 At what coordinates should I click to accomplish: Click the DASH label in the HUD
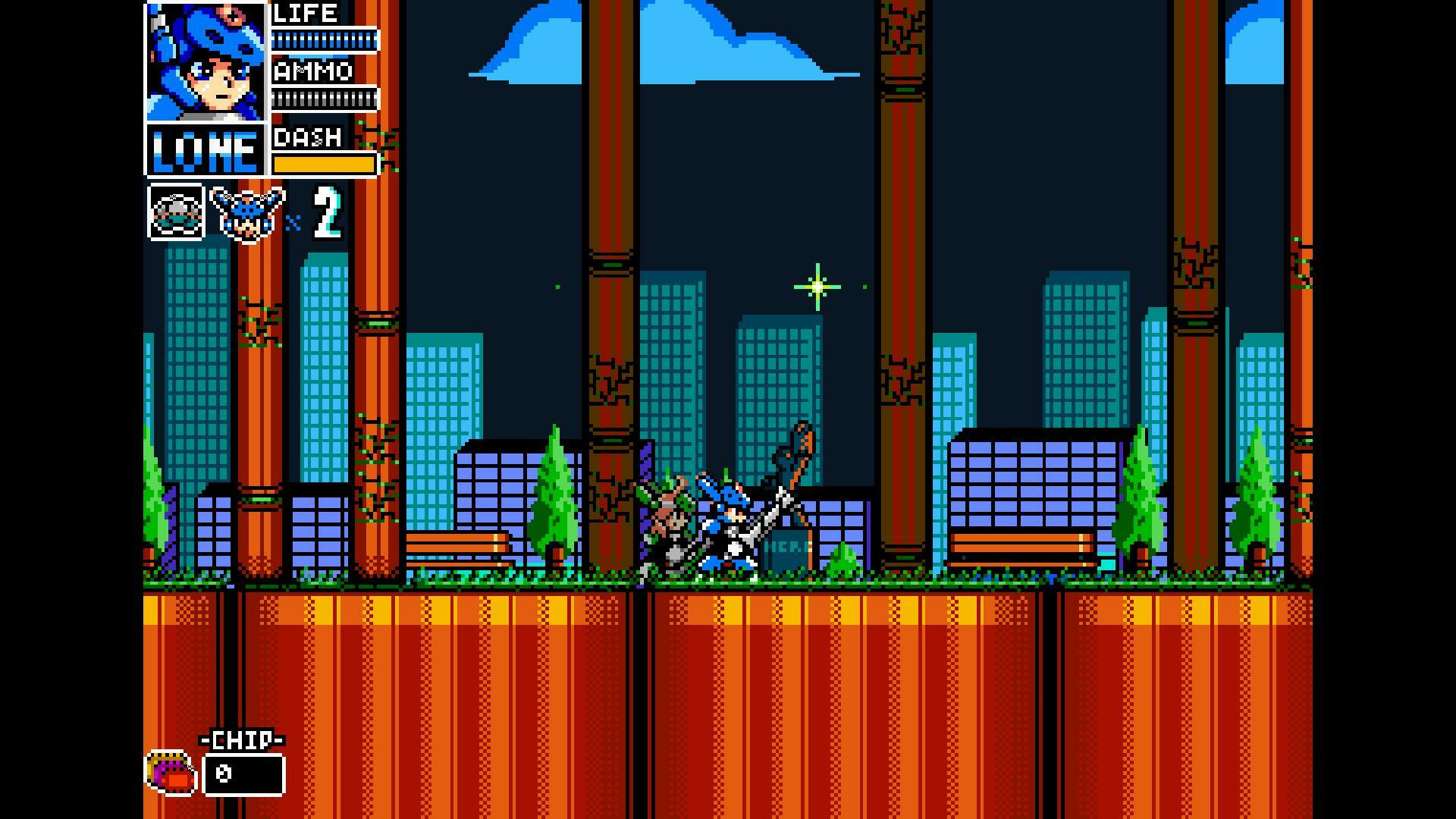[x=306, y=138]
